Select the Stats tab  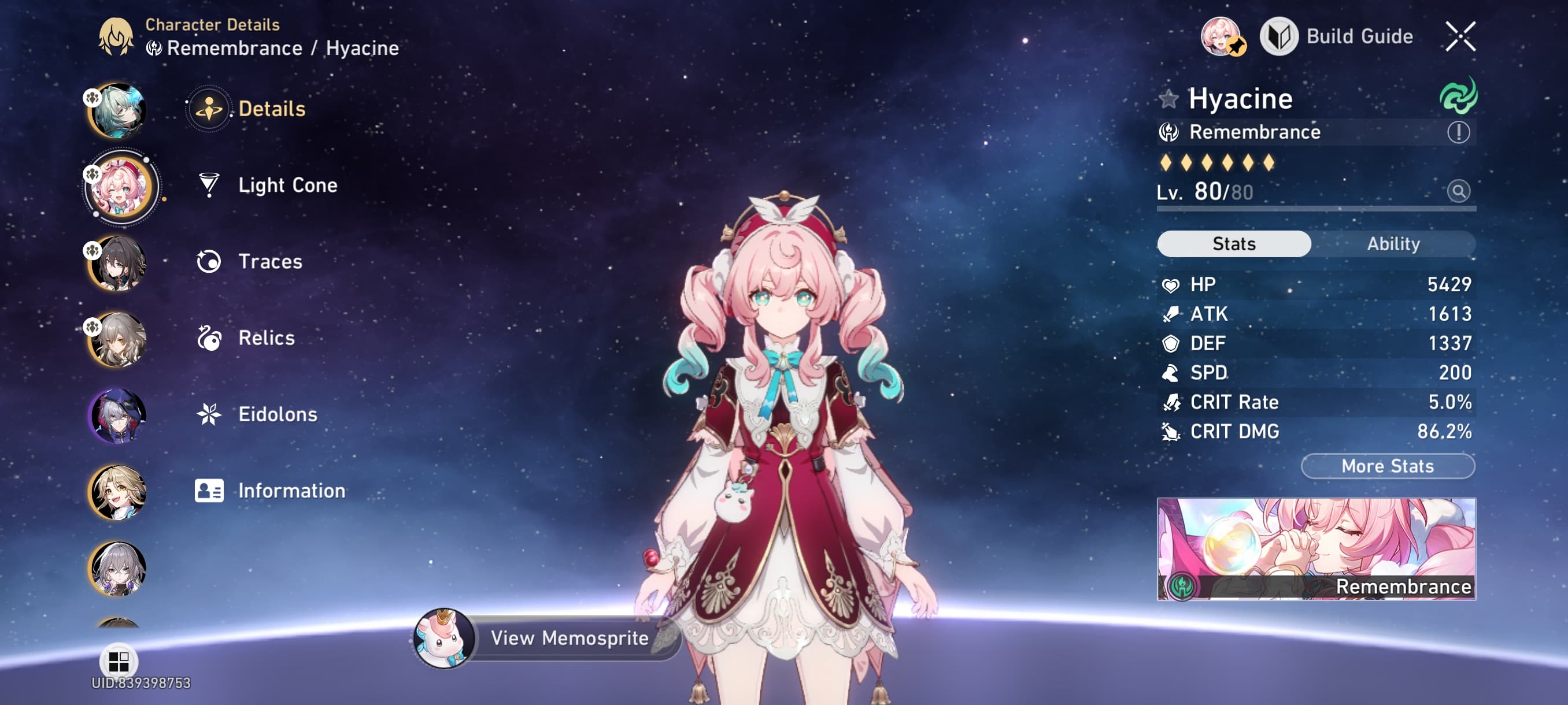(x=1233, y=243)
